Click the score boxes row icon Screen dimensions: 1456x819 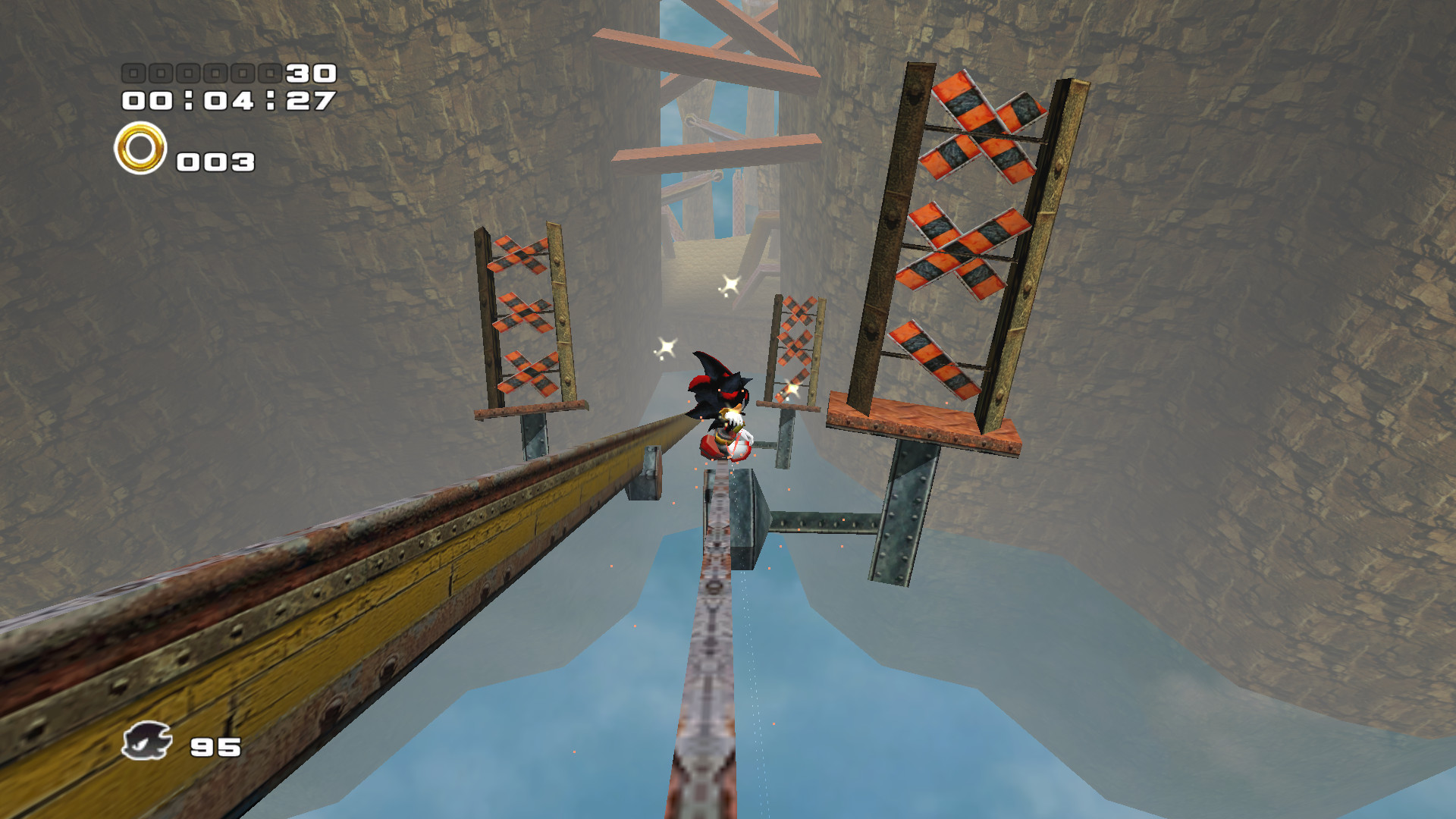[201, 74]
